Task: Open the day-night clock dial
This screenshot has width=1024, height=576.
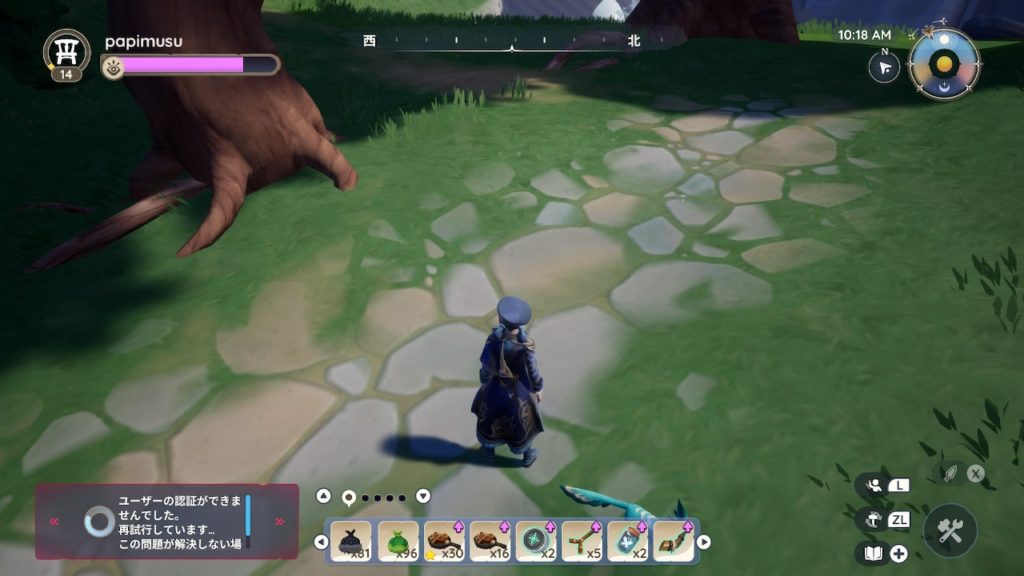Action: (944, 64)
